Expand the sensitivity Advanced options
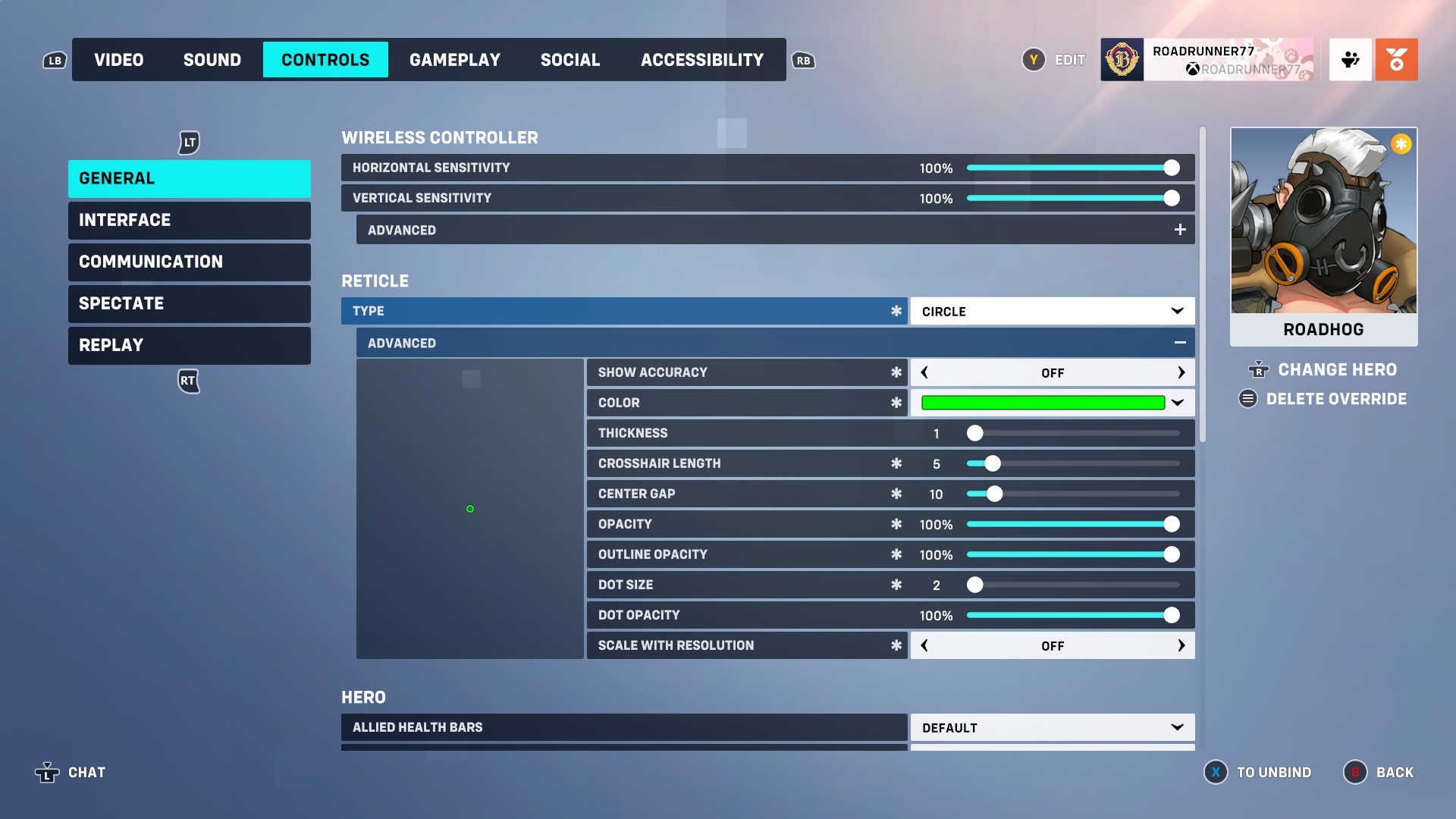This screenshot has height=819, width=1456. pos(1179,230)
